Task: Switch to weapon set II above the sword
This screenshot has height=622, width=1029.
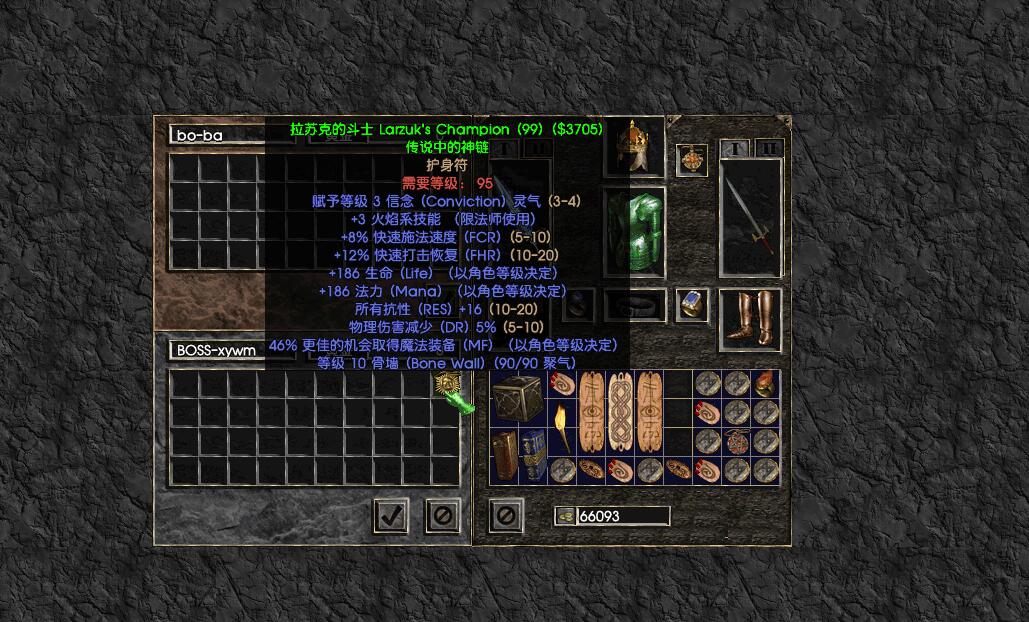Action: click(x=769, y=149)
